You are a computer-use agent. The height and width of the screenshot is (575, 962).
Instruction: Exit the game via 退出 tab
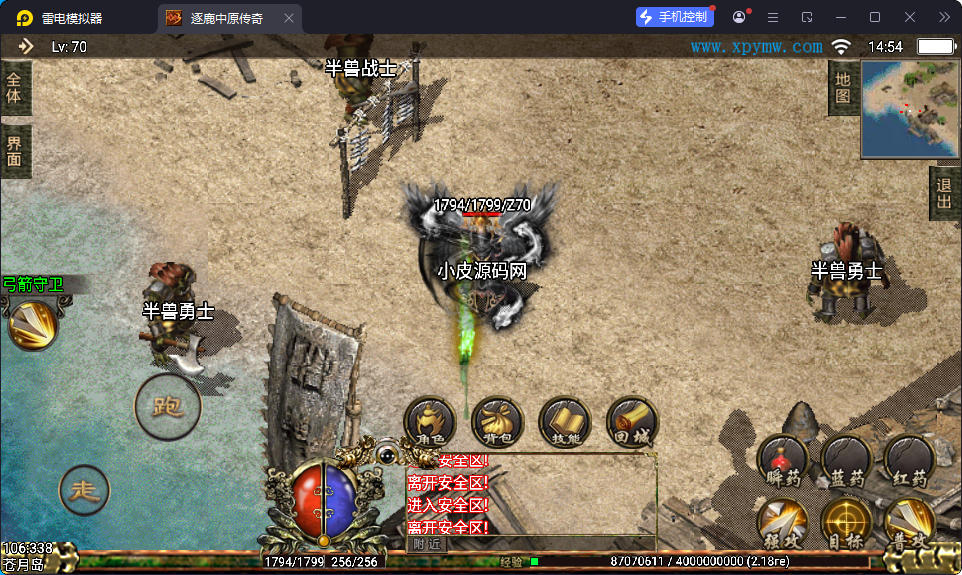[x=945, y=192]
